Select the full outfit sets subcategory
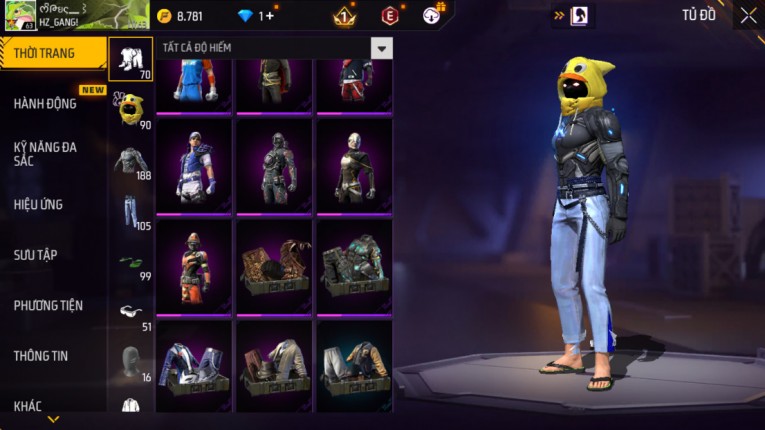 click(x=130, y=59)
